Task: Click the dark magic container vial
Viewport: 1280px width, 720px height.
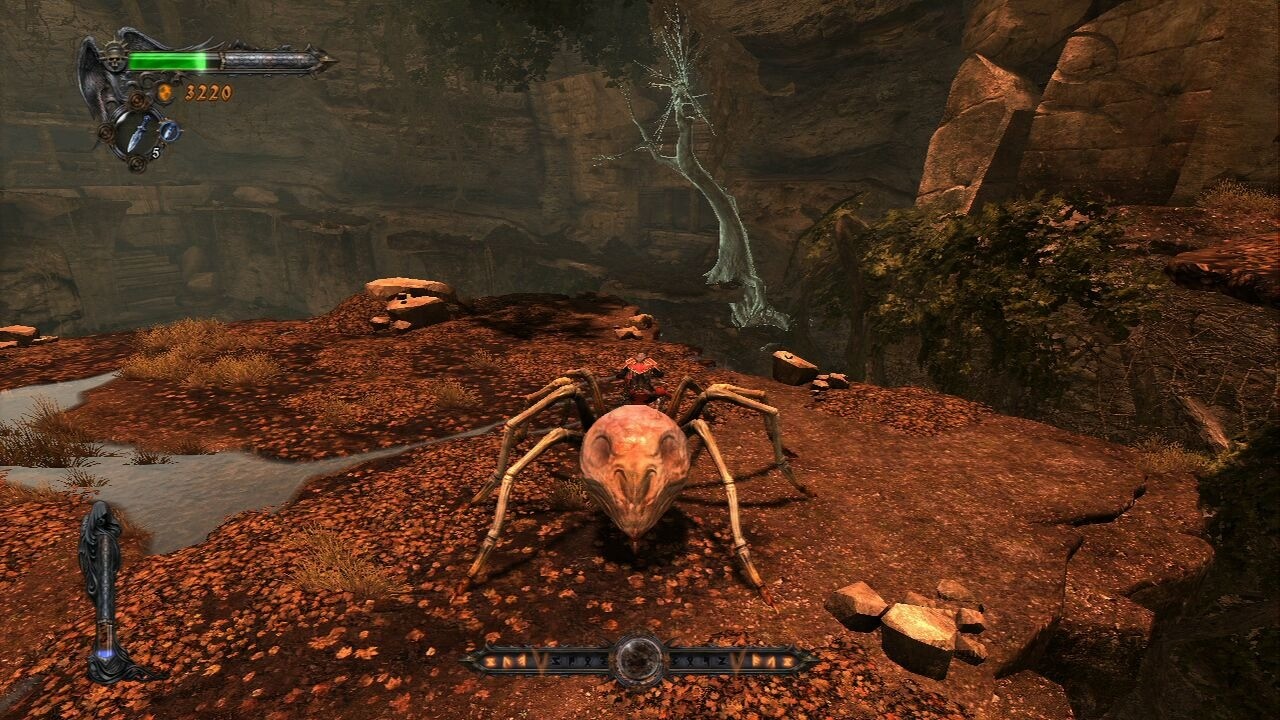Action: 104,590
